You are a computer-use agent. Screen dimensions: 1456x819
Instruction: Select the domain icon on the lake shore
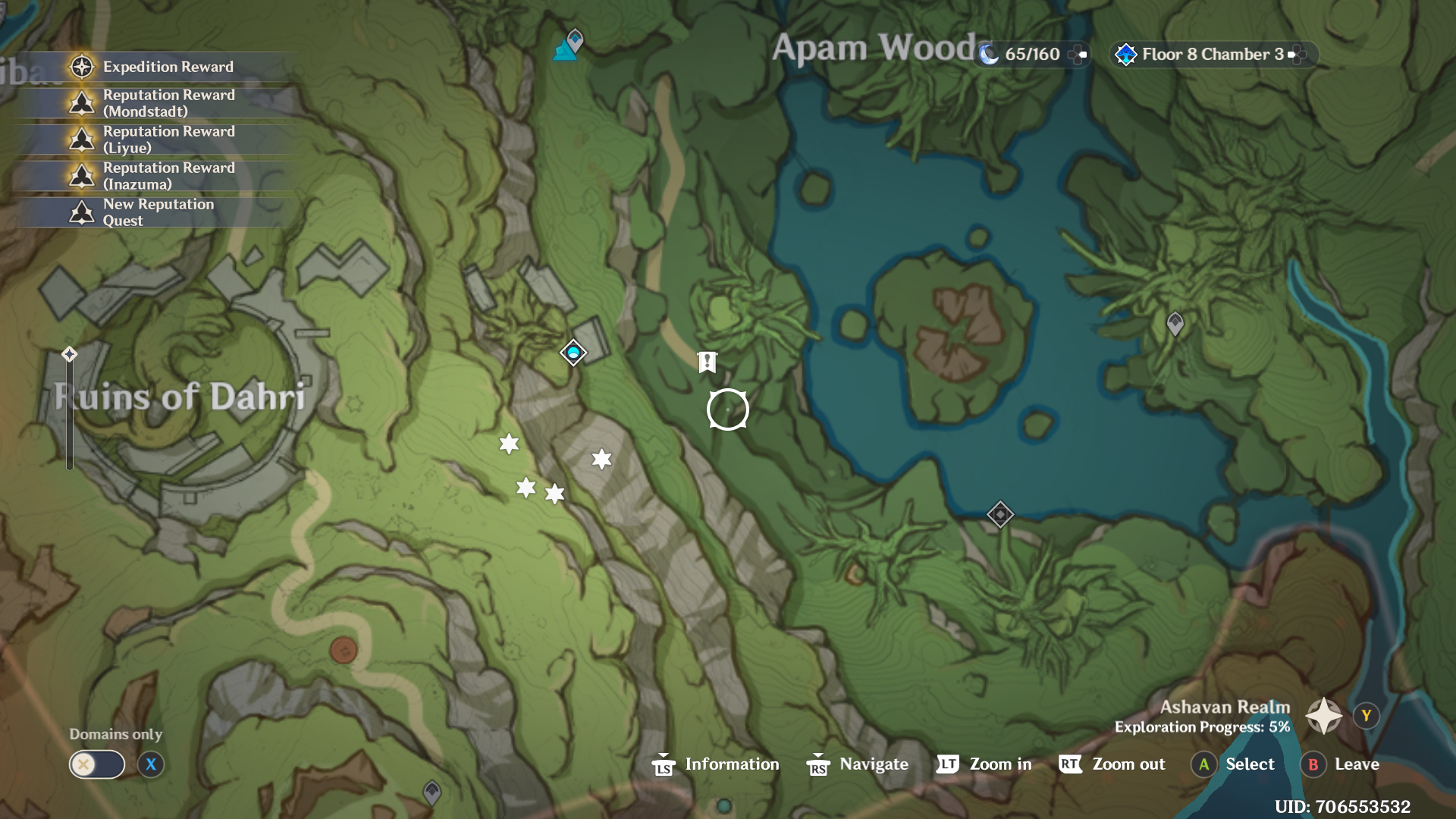coord(1001,514)
